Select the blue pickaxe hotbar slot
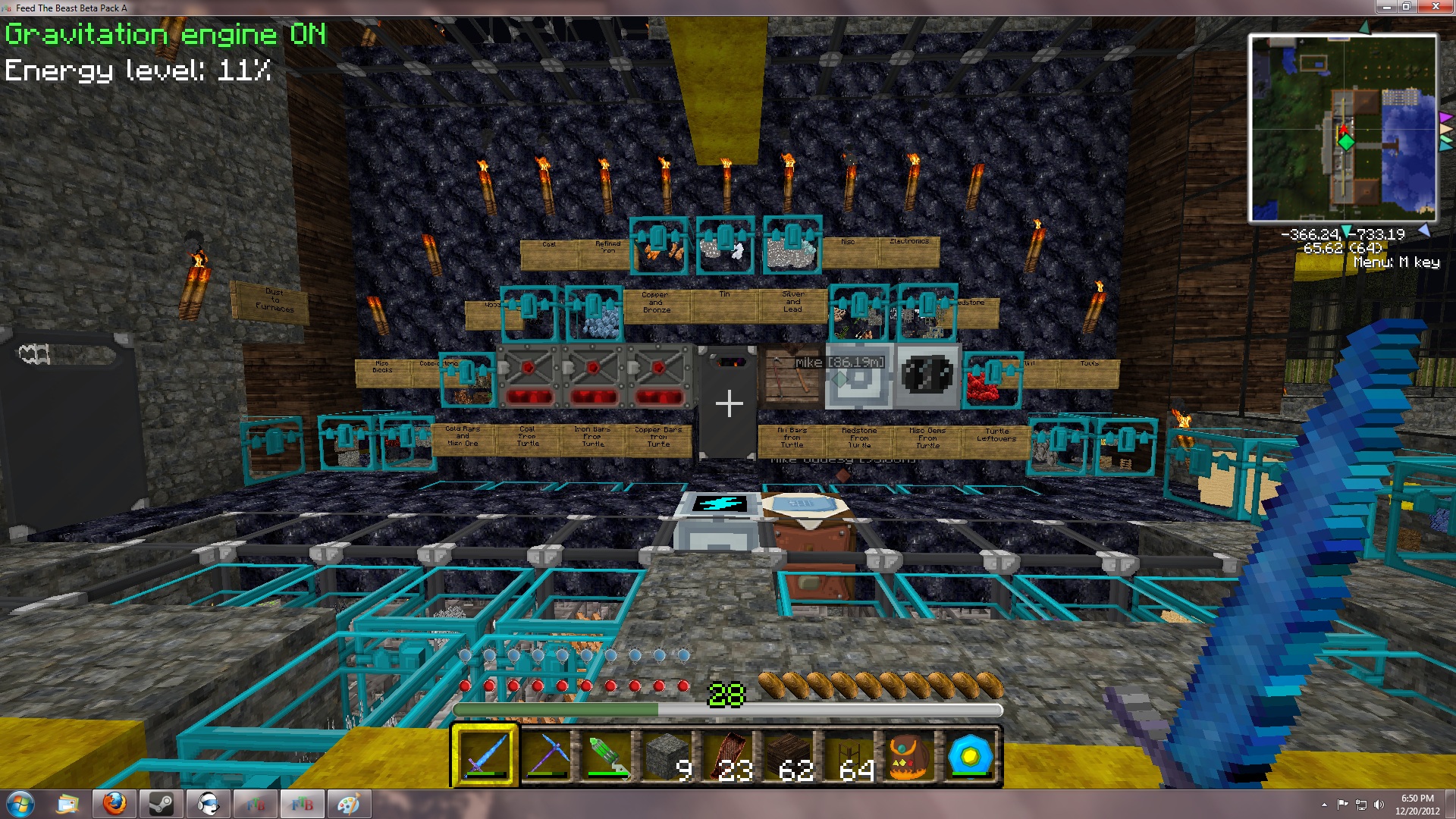This screenshot has width=1456, height=819. (546, 756)
